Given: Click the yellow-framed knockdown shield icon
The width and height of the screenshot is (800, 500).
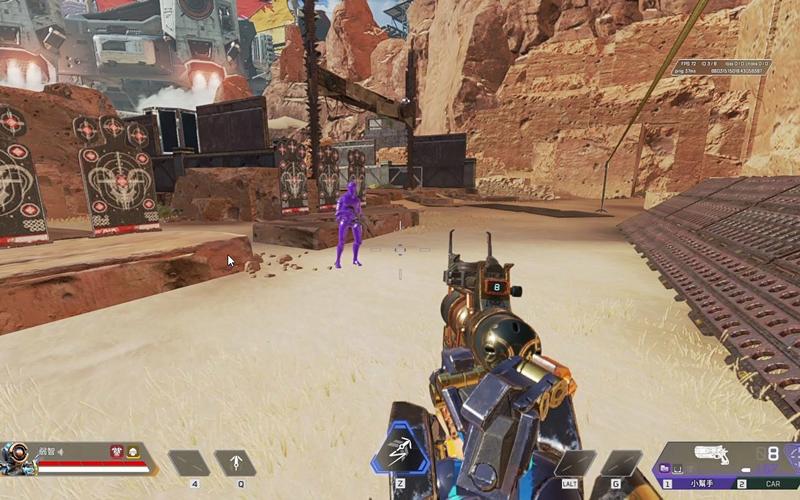Looking at the screenshot, I should pyautogui.click(x=132, y=452).
